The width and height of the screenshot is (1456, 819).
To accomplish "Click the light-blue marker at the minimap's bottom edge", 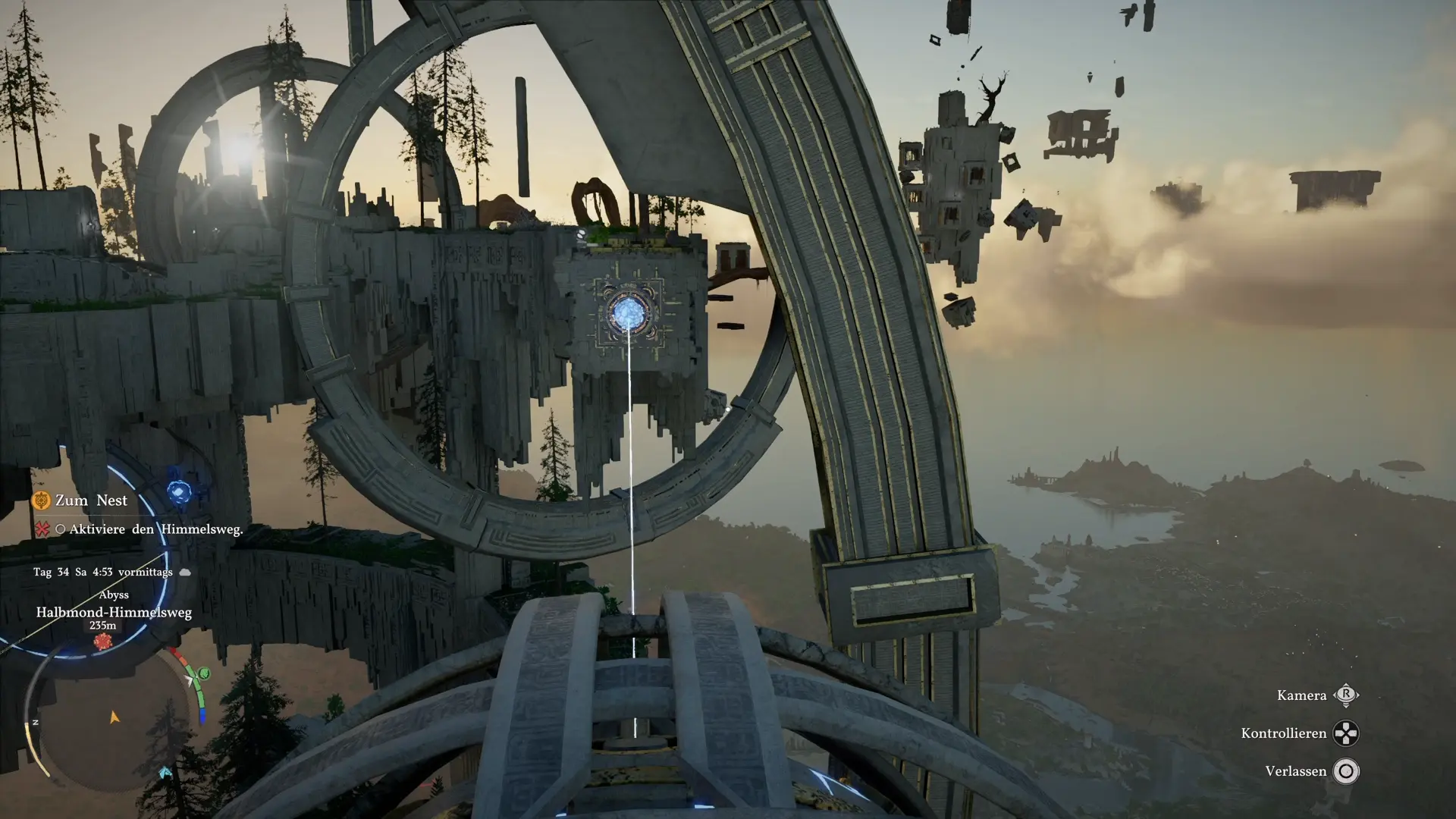I will click(x=165, y=773).
